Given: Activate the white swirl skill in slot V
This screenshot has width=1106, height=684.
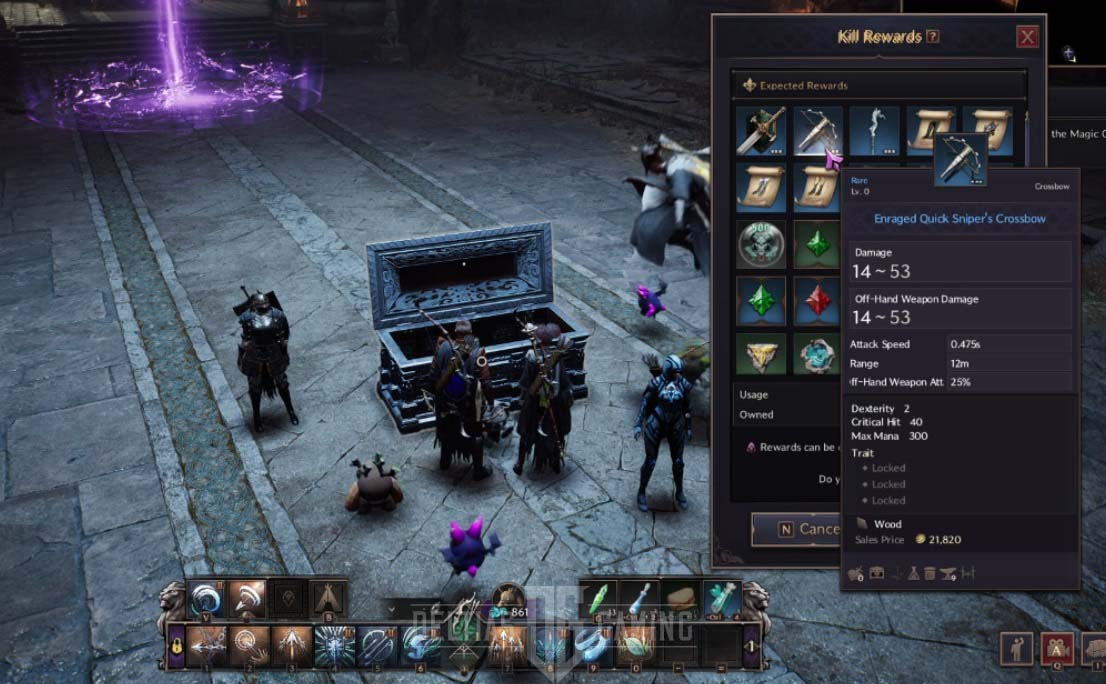Looking at the screenshot, I should [206, 598].
